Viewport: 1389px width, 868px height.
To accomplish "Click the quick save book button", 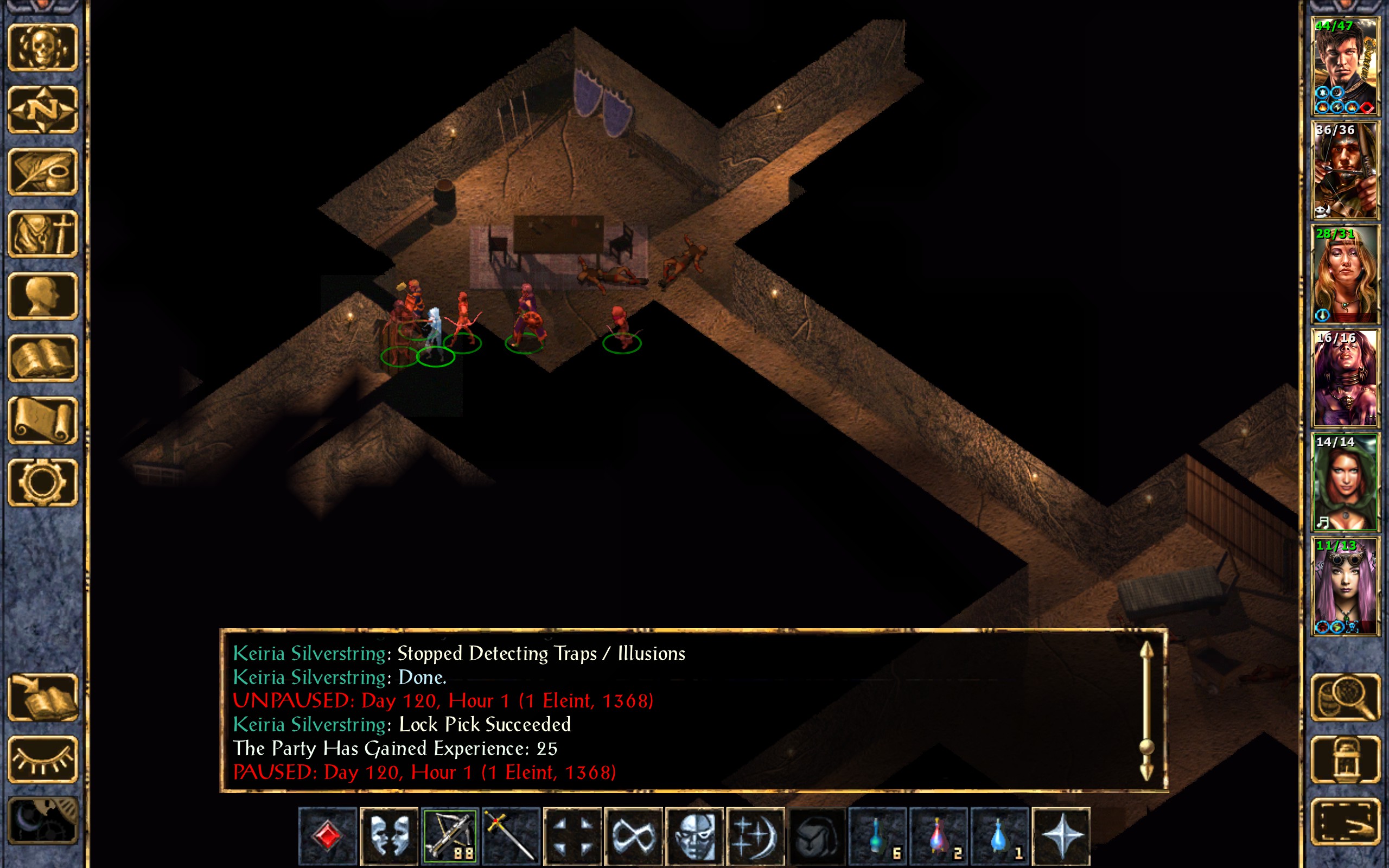I will [x=42, y=698].
